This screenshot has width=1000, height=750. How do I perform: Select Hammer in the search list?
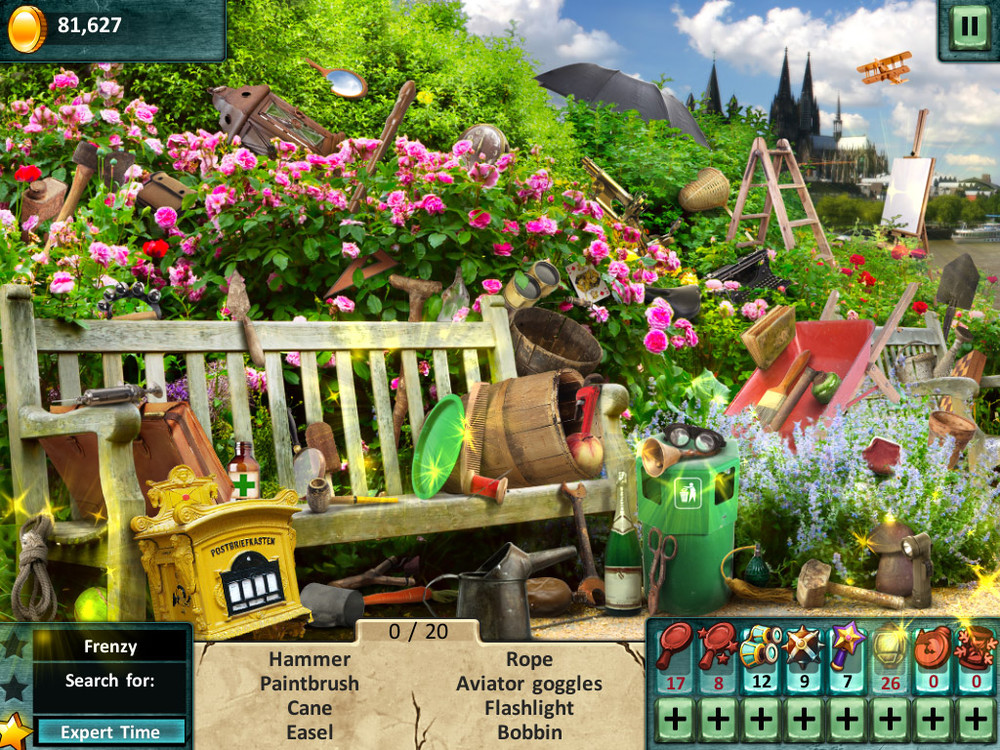(310, 659)
